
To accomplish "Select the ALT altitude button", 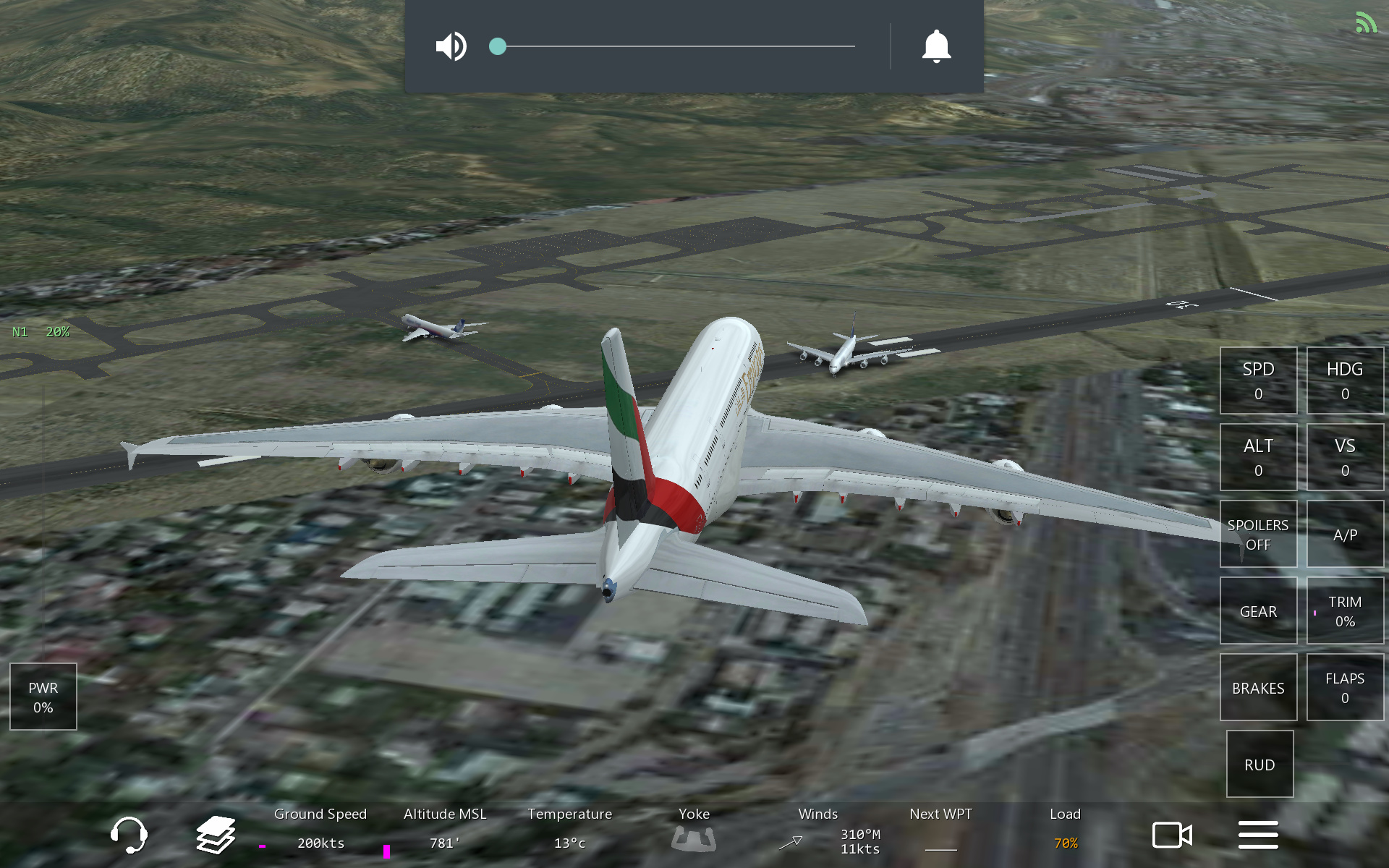I will 1258,457.
